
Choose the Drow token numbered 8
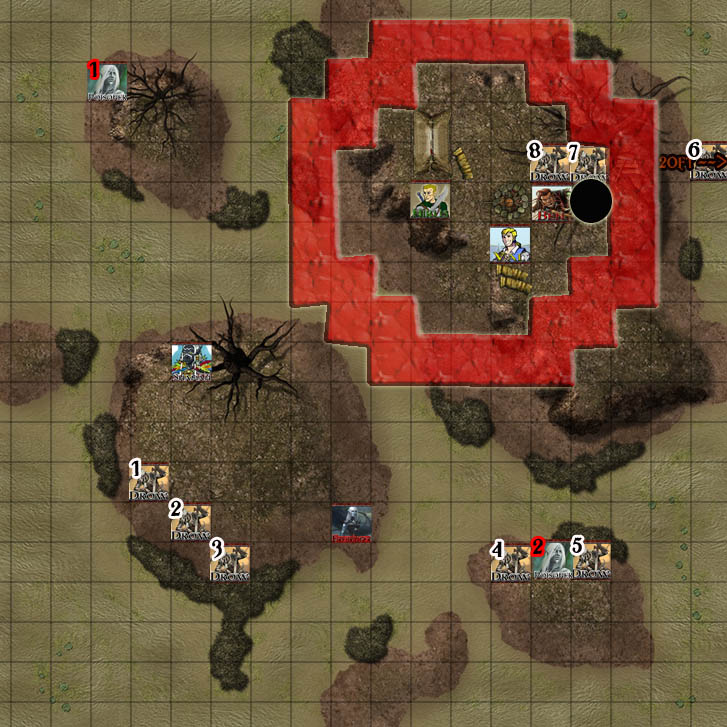tap(549, 163)
